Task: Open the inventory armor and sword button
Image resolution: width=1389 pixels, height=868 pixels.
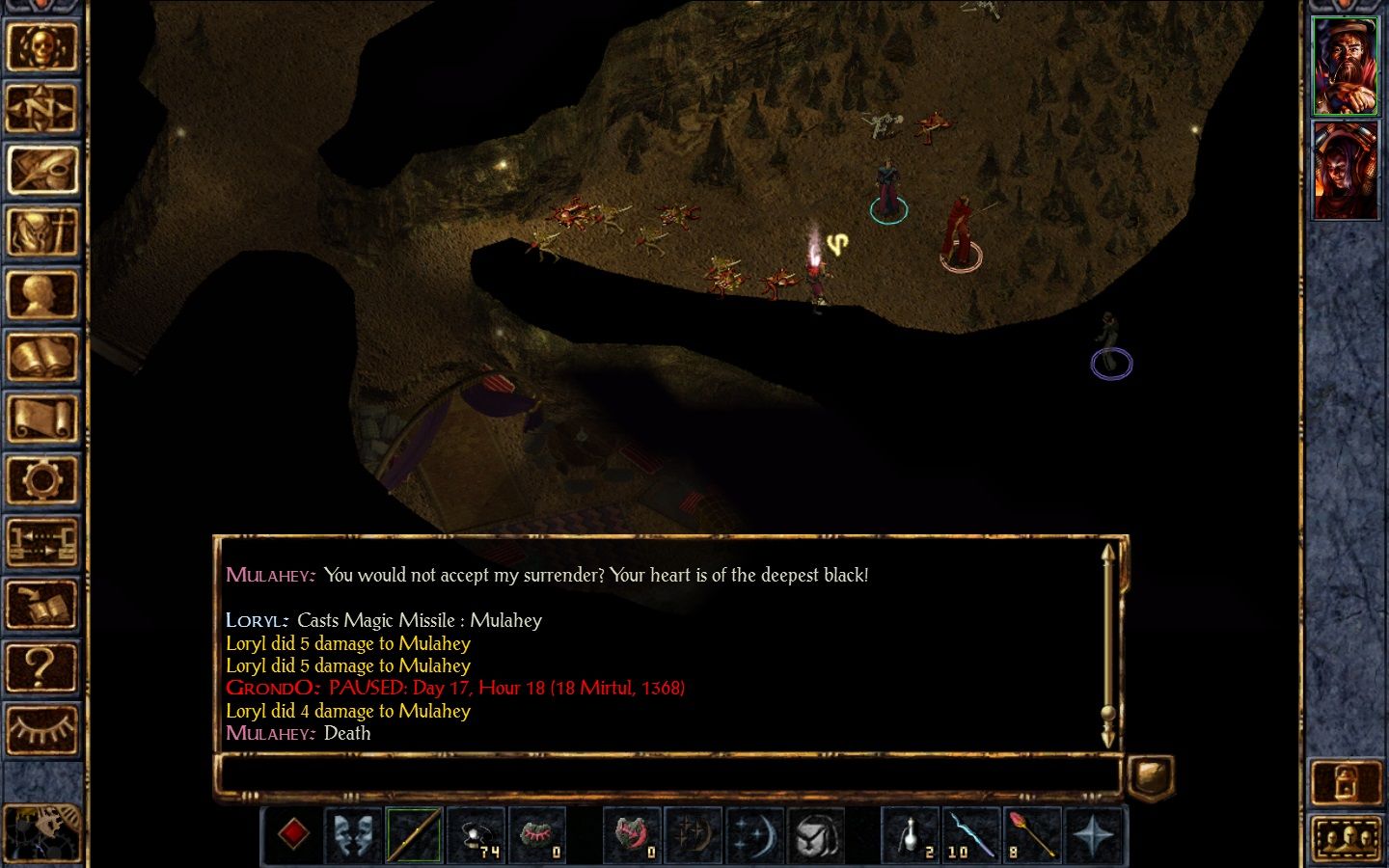Action: pyautogui.click(x=41, y=232)
